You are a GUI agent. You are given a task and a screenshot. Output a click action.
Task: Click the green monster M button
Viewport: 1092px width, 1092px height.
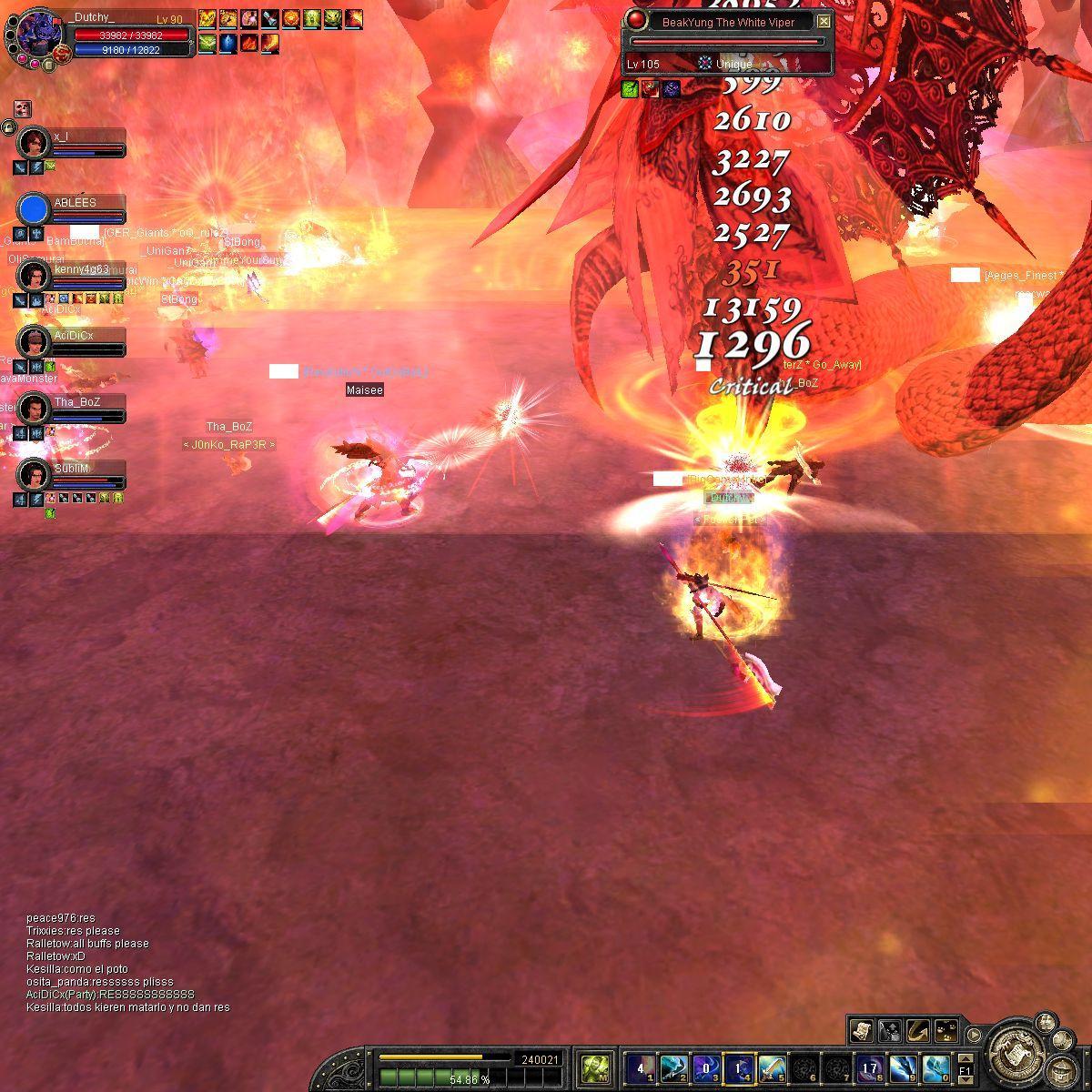point(596,1067)
